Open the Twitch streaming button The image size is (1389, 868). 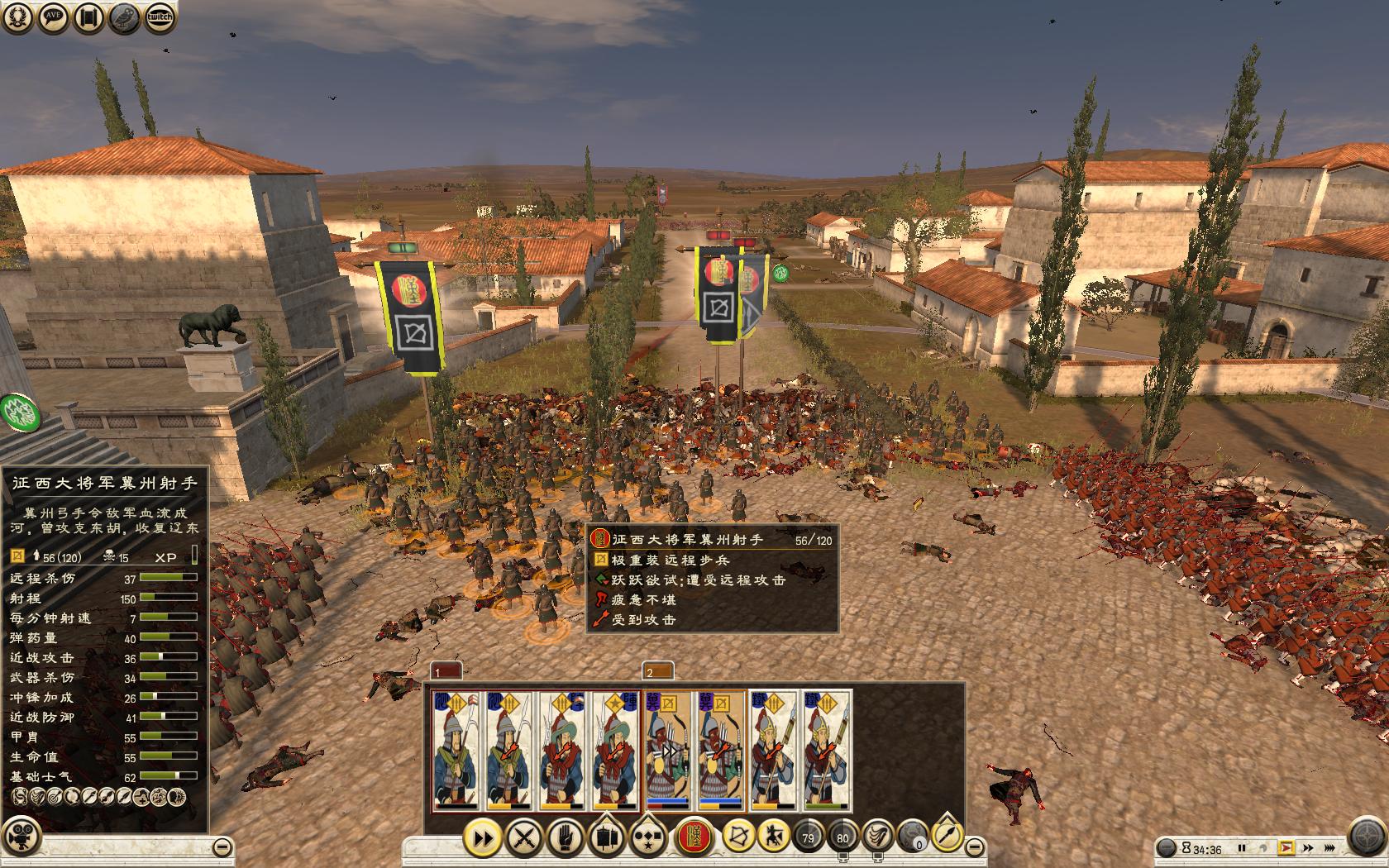[x=160, y=17]
